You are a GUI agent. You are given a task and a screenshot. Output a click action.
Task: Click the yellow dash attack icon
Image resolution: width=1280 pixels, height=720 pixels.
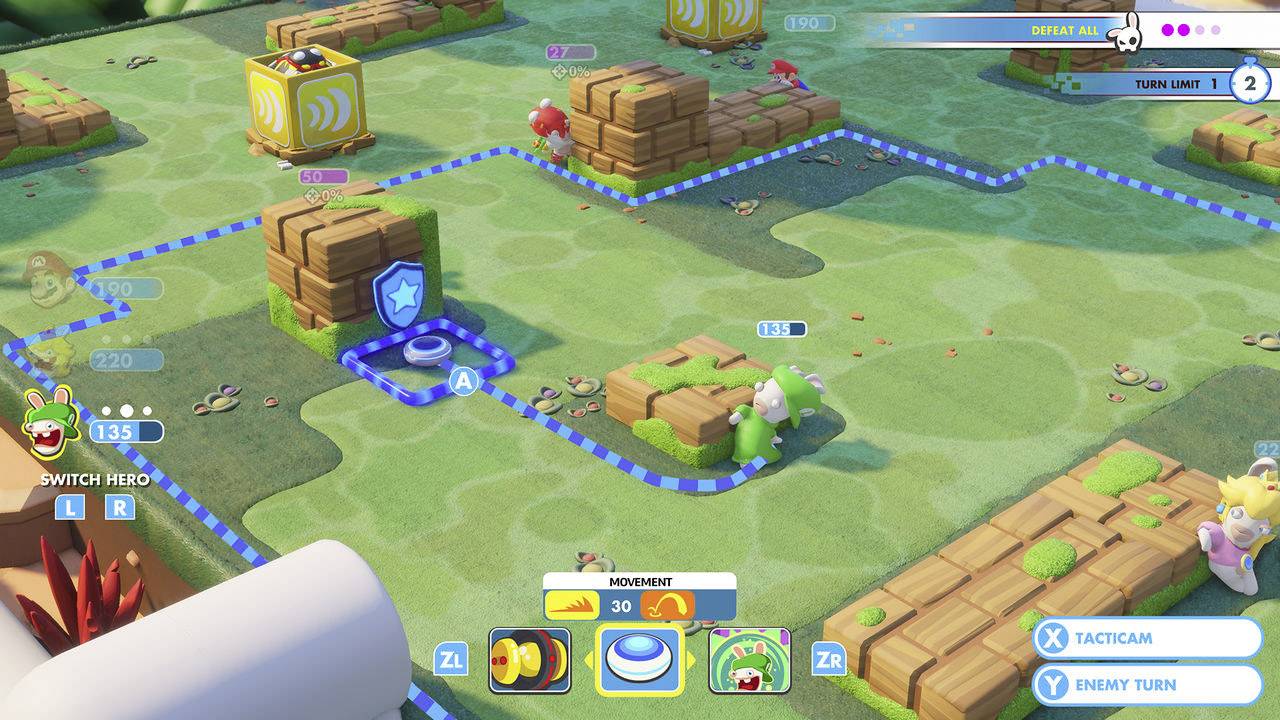(572, 602)
